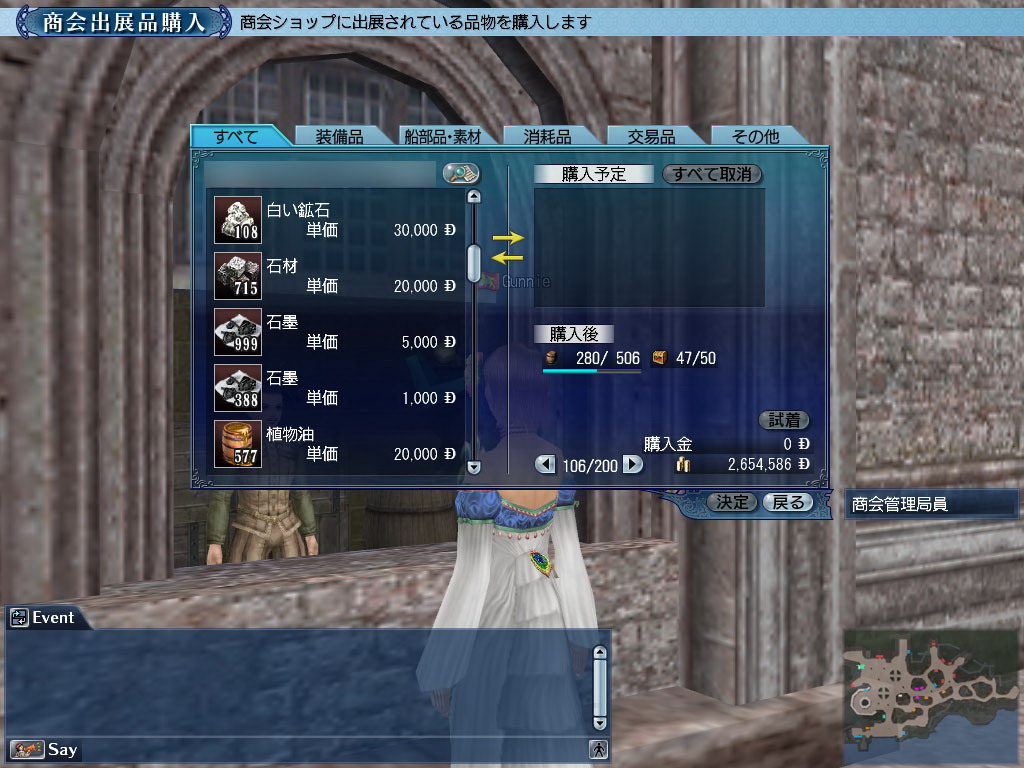The image size is (1024, 768).
Task: Add item with the right arrow
Action: 508,238
